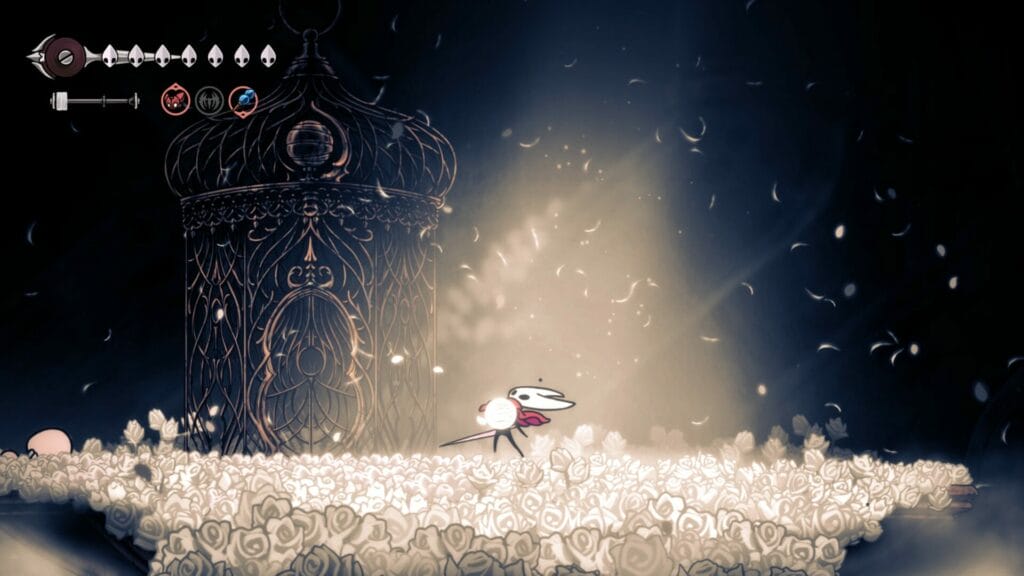Click the silk spool crest emblem

pos(66,53)
